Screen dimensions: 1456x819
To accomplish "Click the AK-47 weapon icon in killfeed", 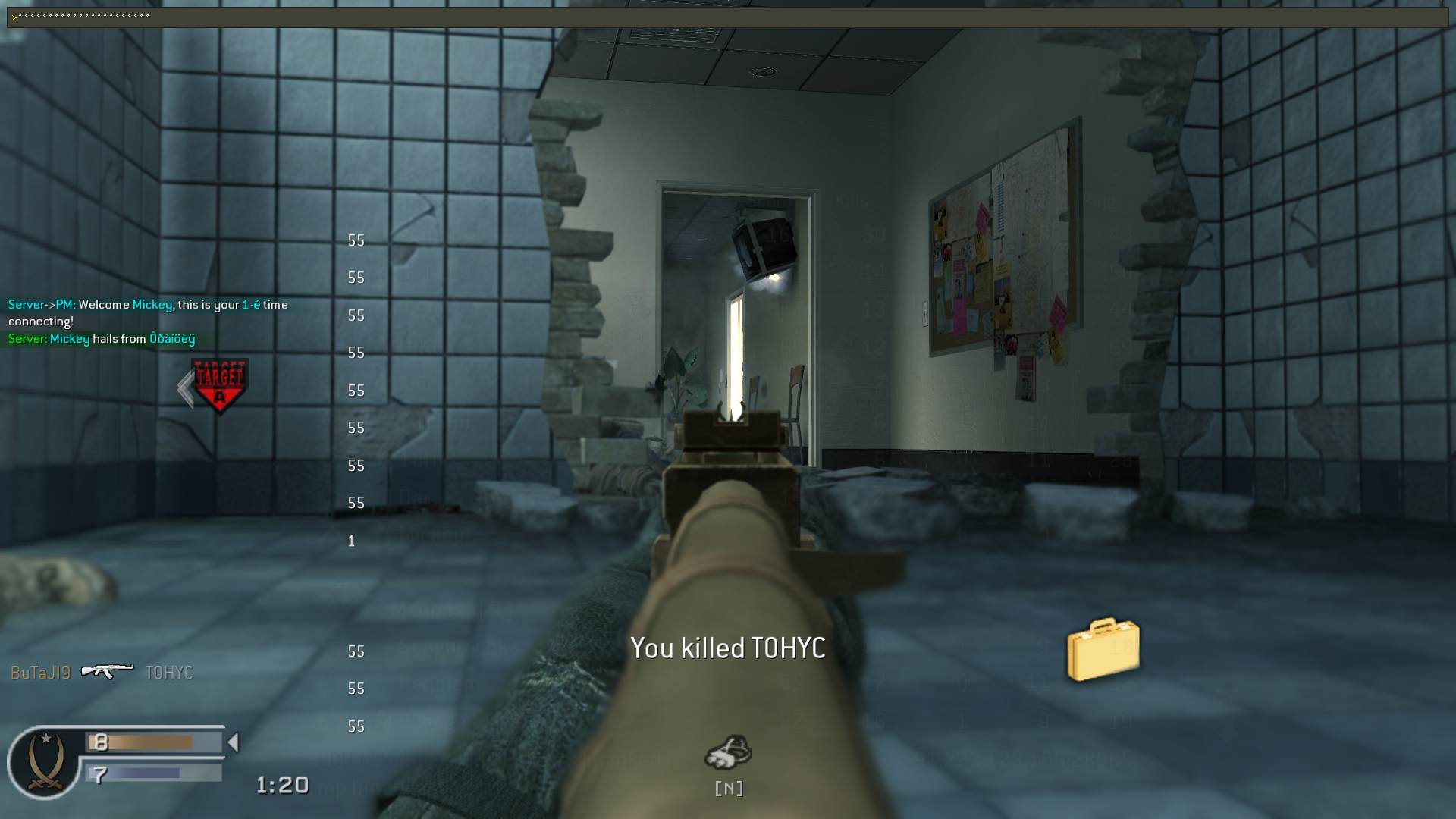I will [x=107, y=671].
